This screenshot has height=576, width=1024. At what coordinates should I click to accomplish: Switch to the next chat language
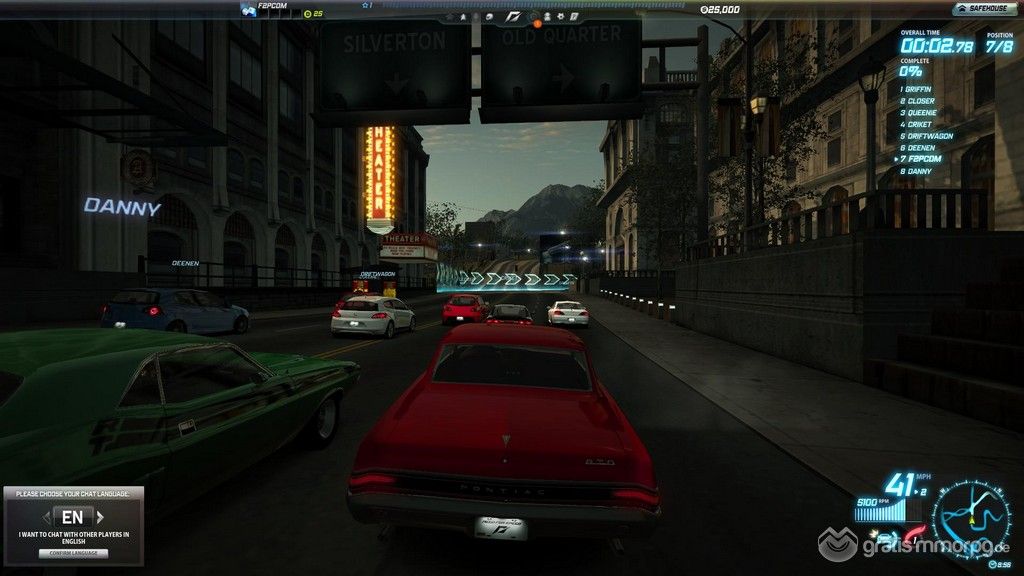100,517
